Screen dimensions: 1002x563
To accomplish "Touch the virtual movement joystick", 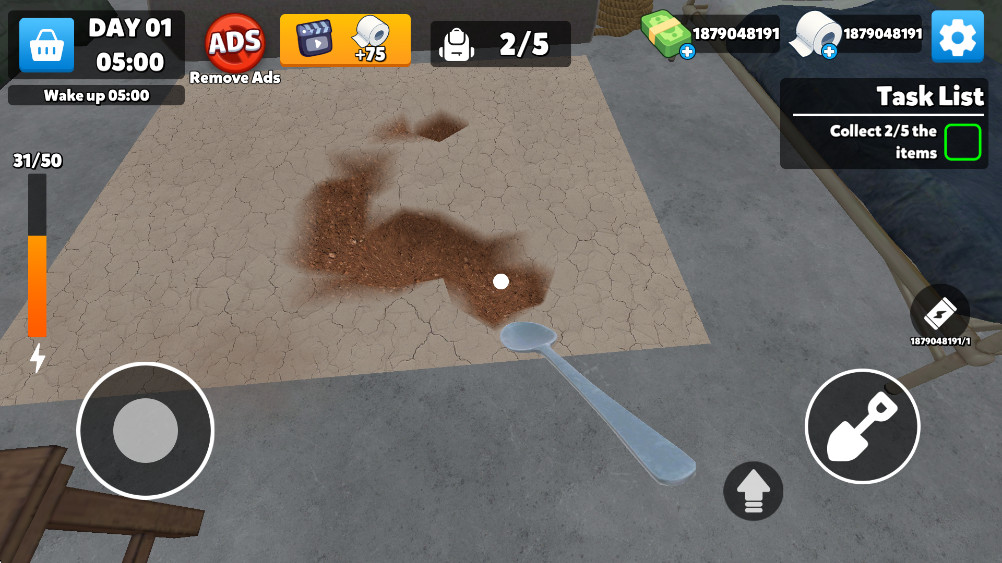I will point(145,430).
